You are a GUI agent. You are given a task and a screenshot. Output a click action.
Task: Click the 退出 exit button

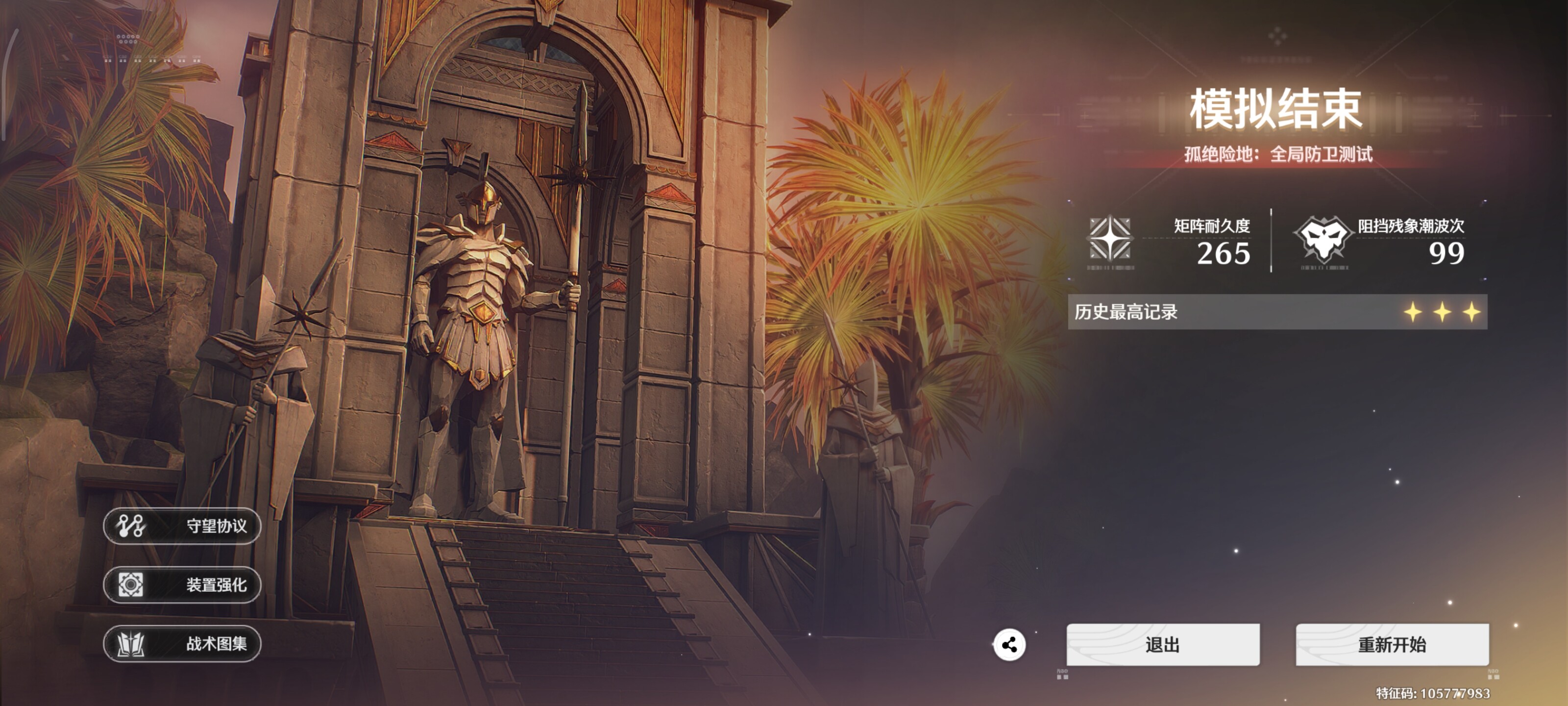[x=1163, y=644]
